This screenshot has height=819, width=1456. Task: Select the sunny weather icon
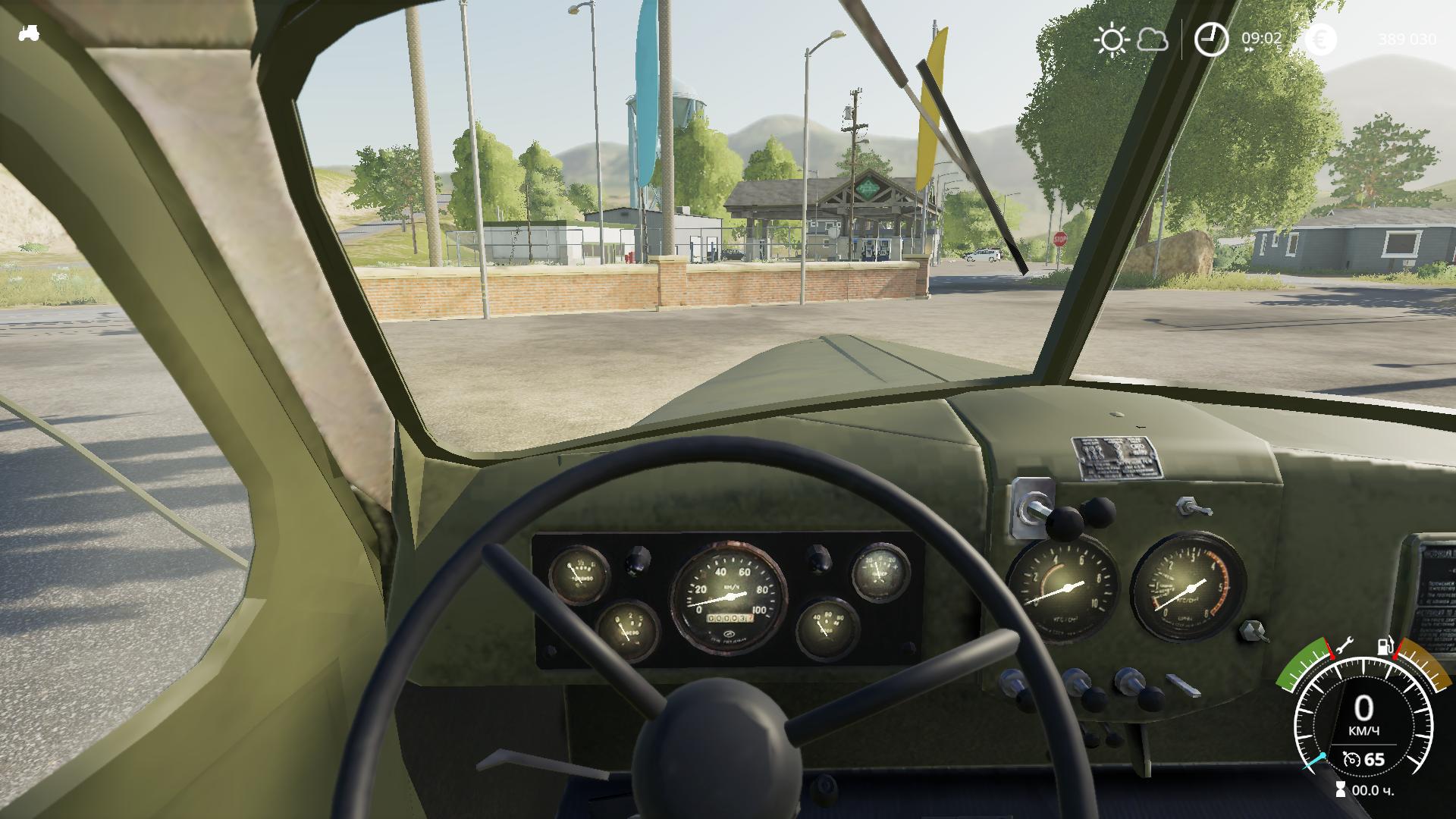(x=1112, y=39)
